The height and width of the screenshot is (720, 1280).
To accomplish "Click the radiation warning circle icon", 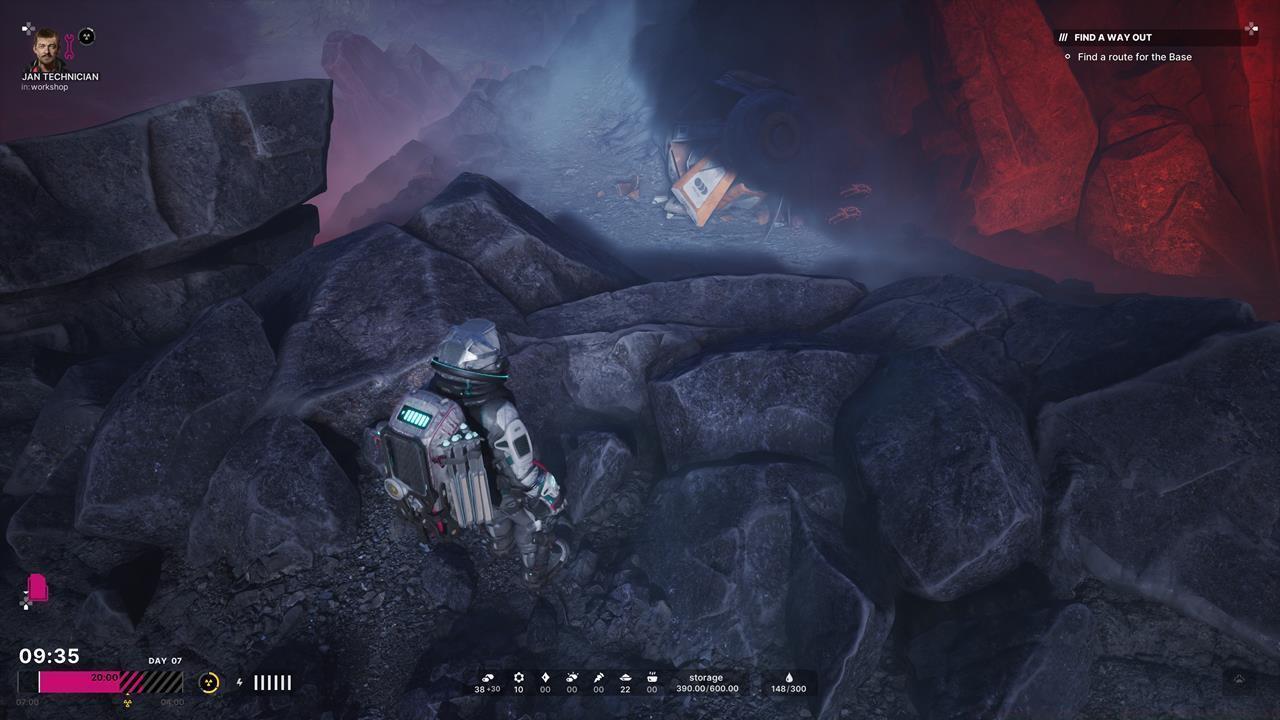I will click(209, 683).
